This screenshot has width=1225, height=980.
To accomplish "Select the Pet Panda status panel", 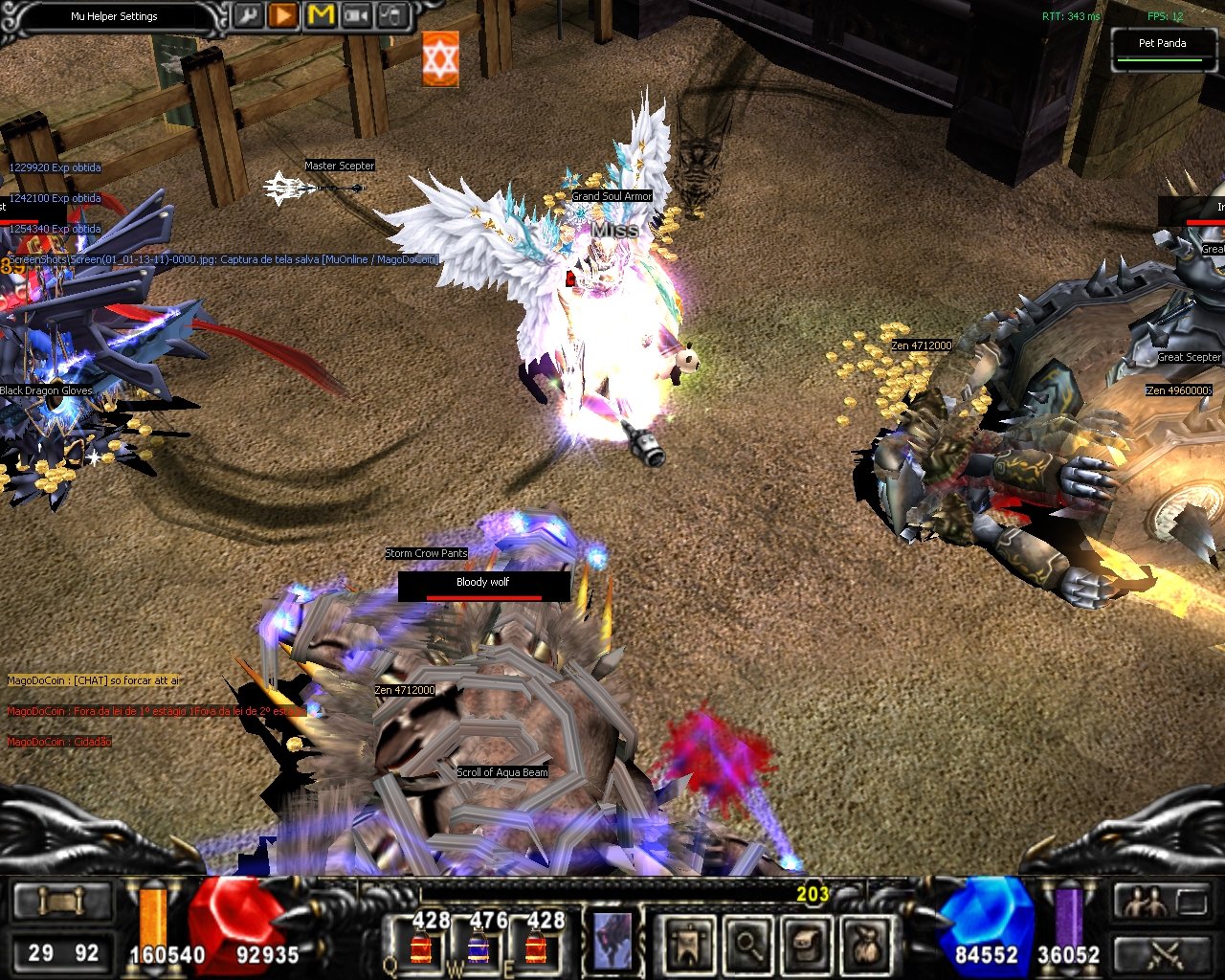I will 1162,49.
